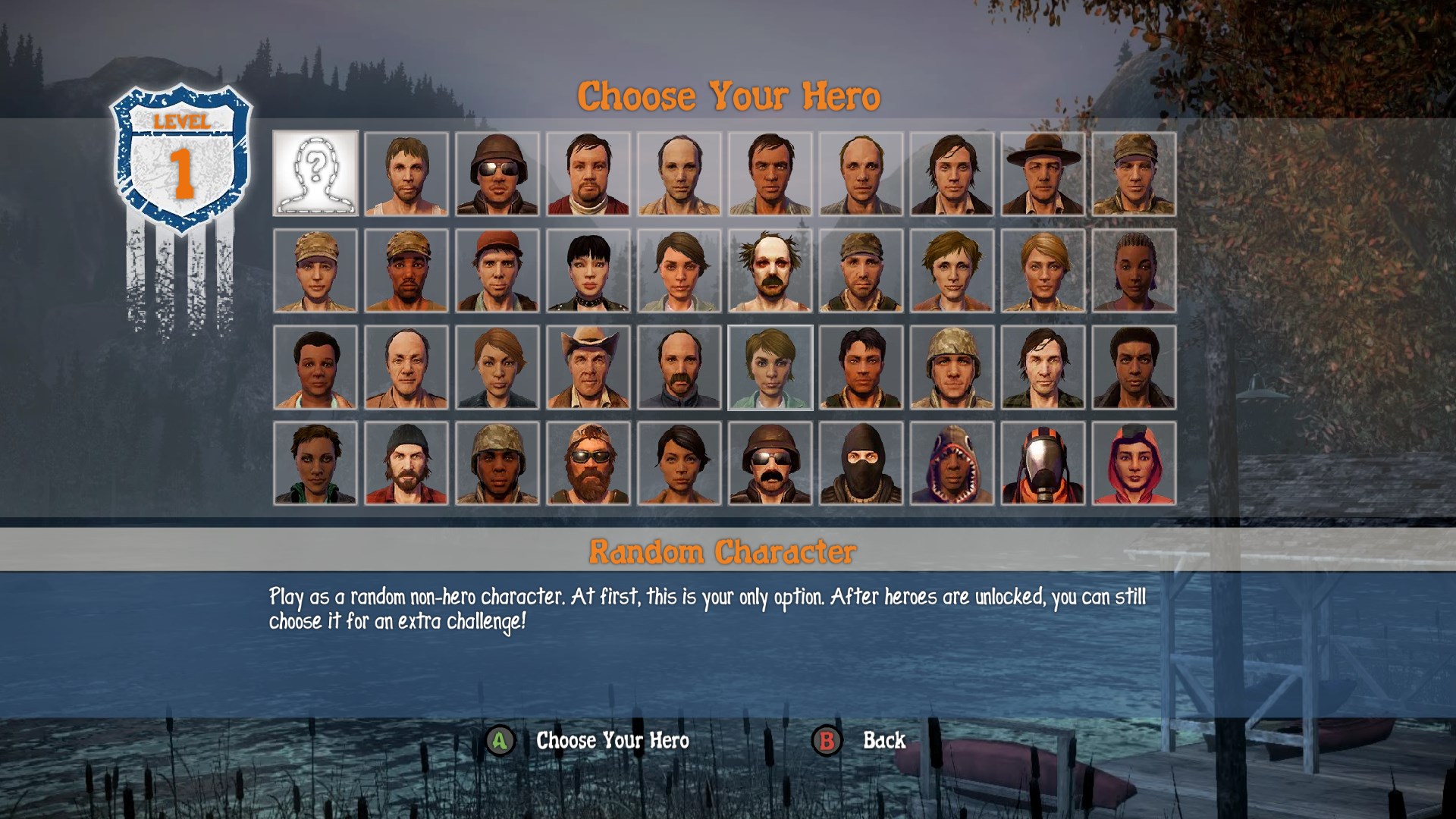Select the Random Character question-mark tile

[x=315, y=174]
